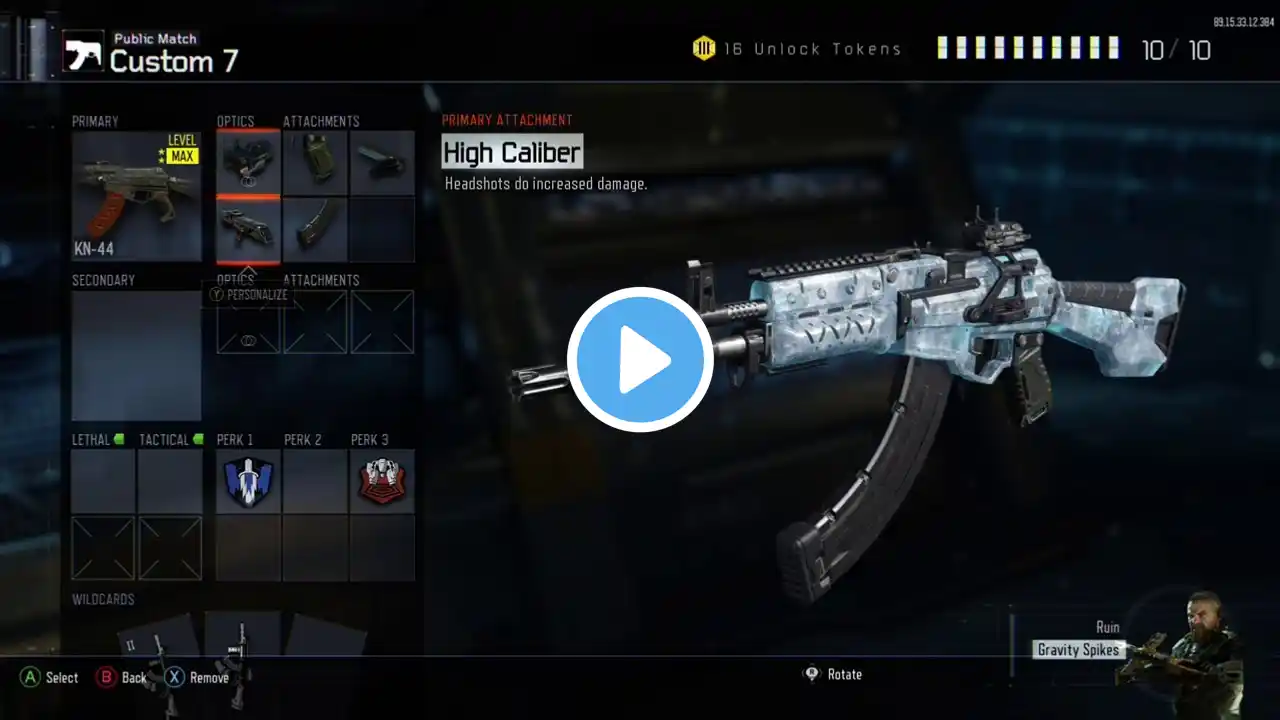Play the video with the center button
1280x720 pixels.
click(x=640, y=360)
